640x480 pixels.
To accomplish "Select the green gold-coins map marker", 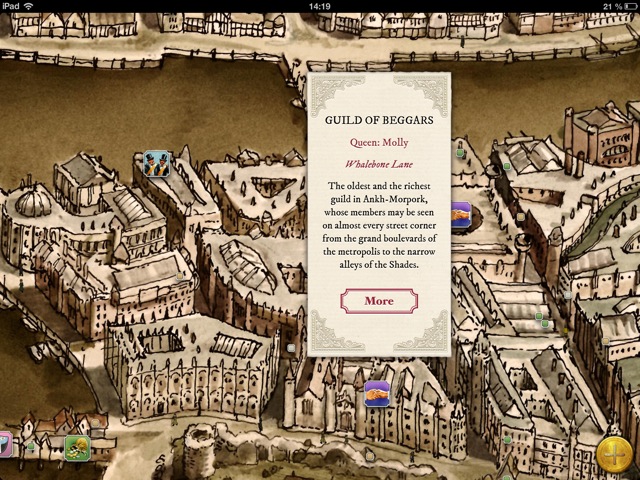I will coord(78,447).
